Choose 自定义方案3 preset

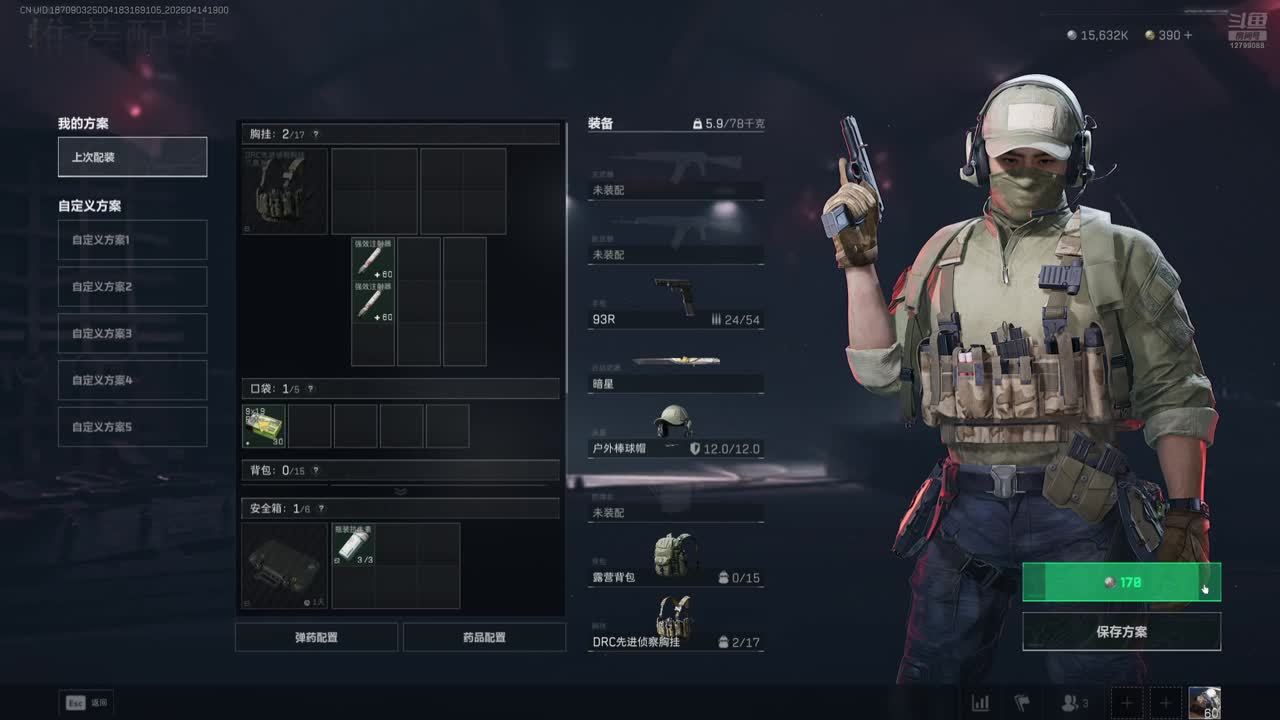point(132,333)
